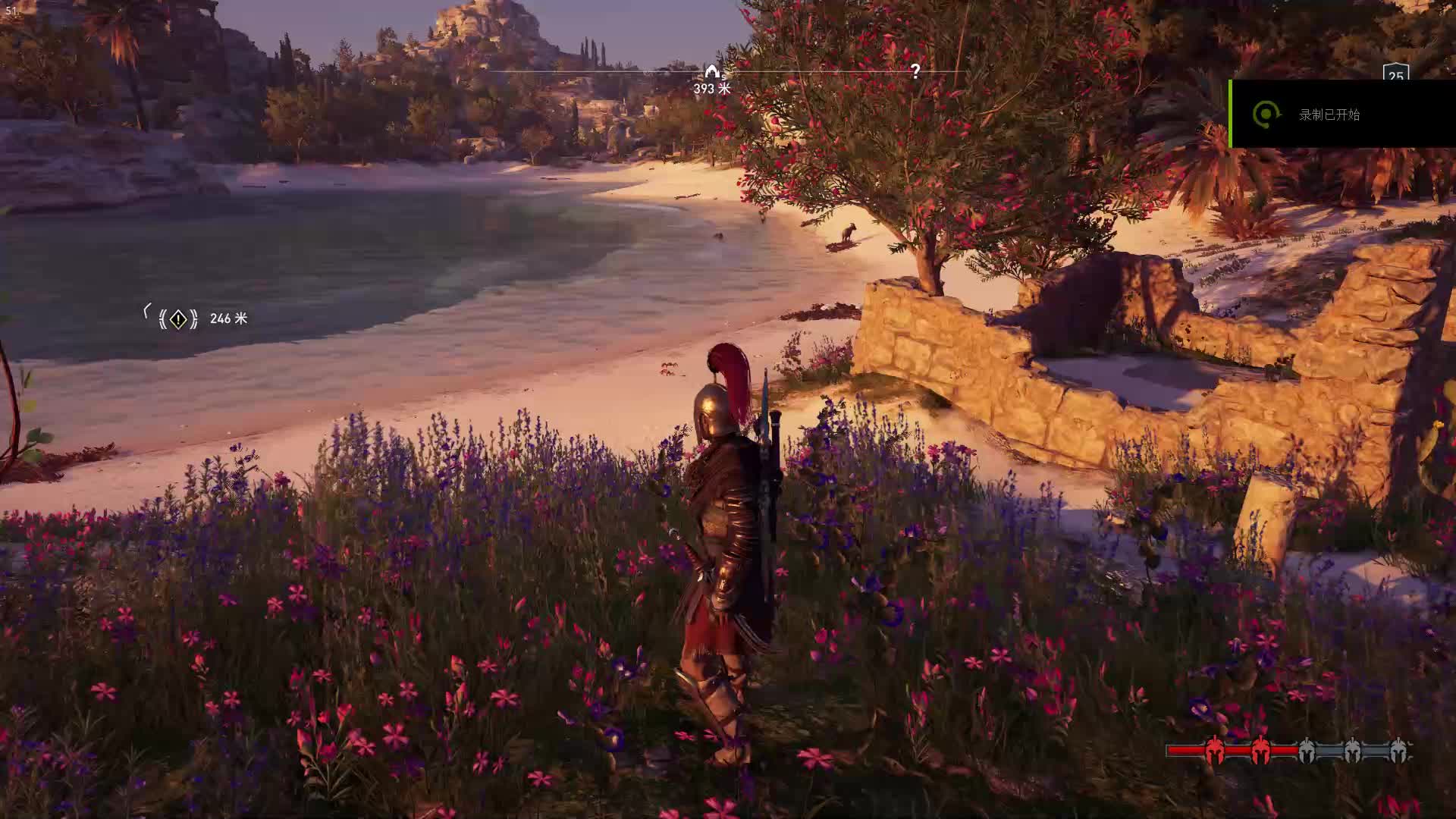Open the level 25 badge
The width and height of the screenshot is (1456, 819).
1395,74
